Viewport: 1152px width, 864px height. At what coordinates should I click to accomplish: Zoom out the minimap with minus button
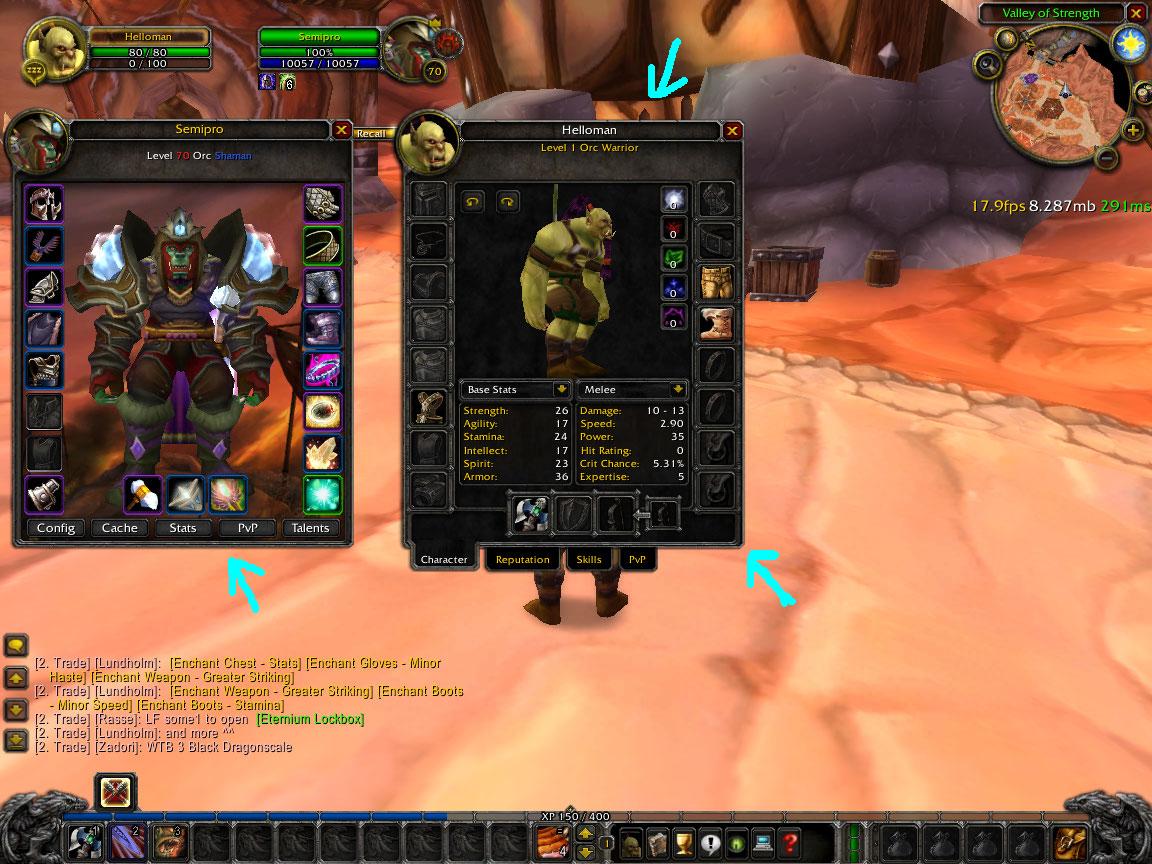tap(1106, 157)
